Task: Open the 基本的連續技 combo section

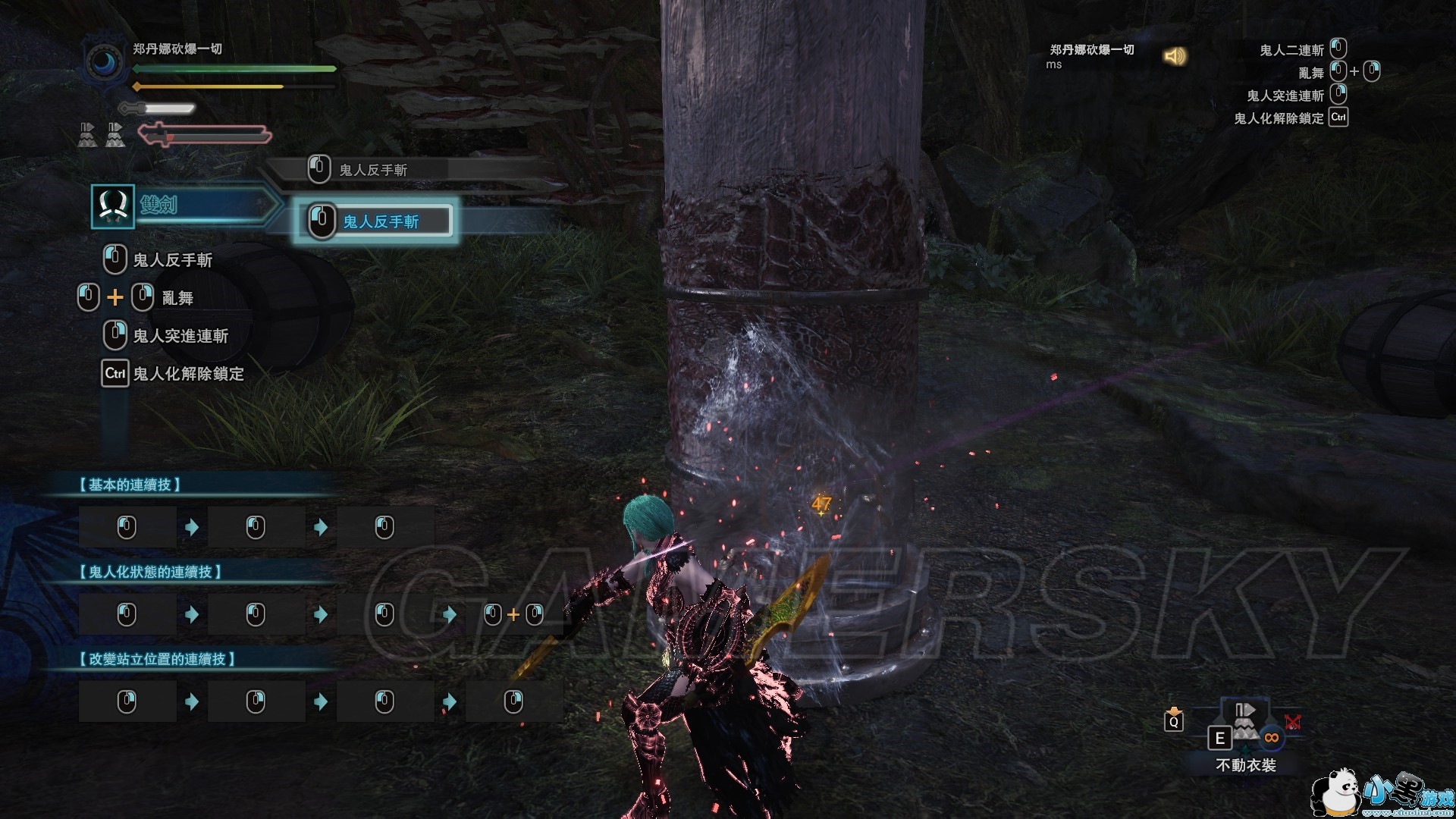Action: tap(130, 485)
